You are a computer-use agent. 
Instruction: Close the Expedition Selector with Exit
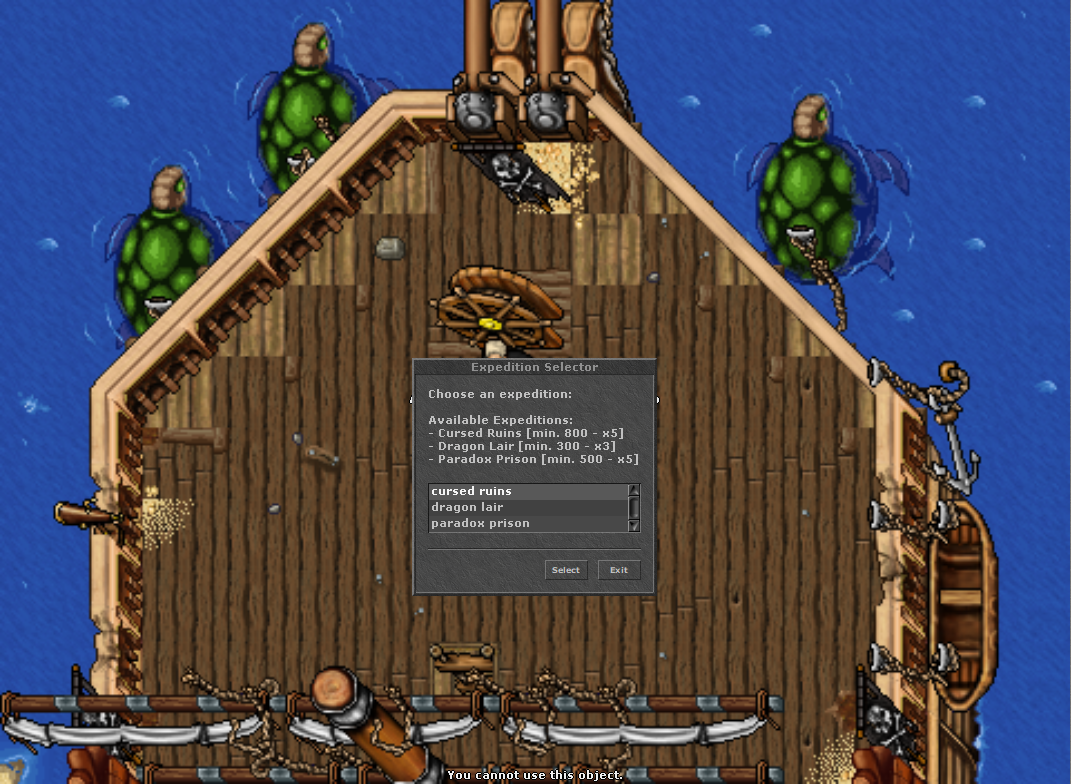tap(619, 570)
